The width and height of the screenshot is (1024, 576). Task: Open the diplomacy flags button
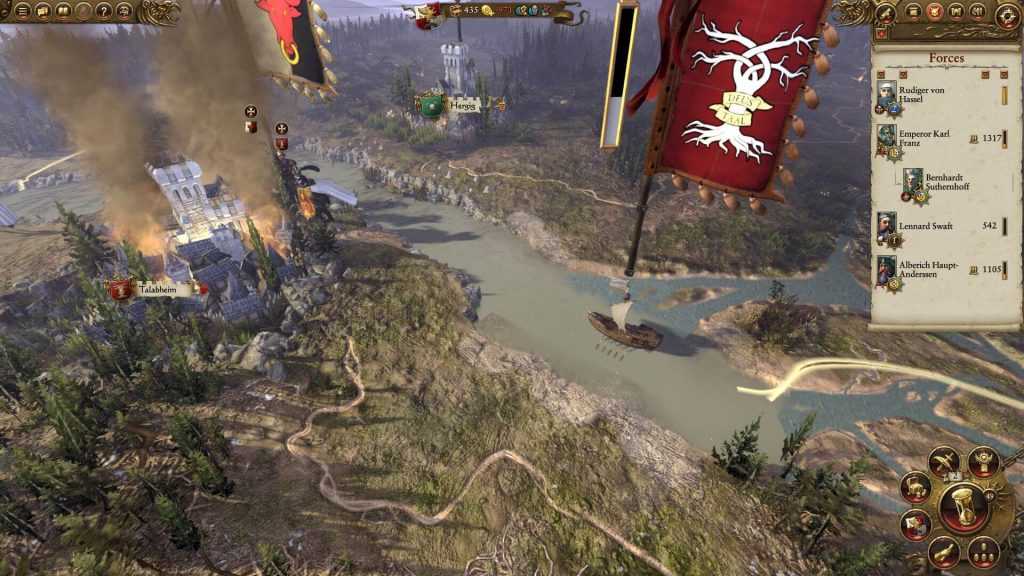(x=915, y=525)
